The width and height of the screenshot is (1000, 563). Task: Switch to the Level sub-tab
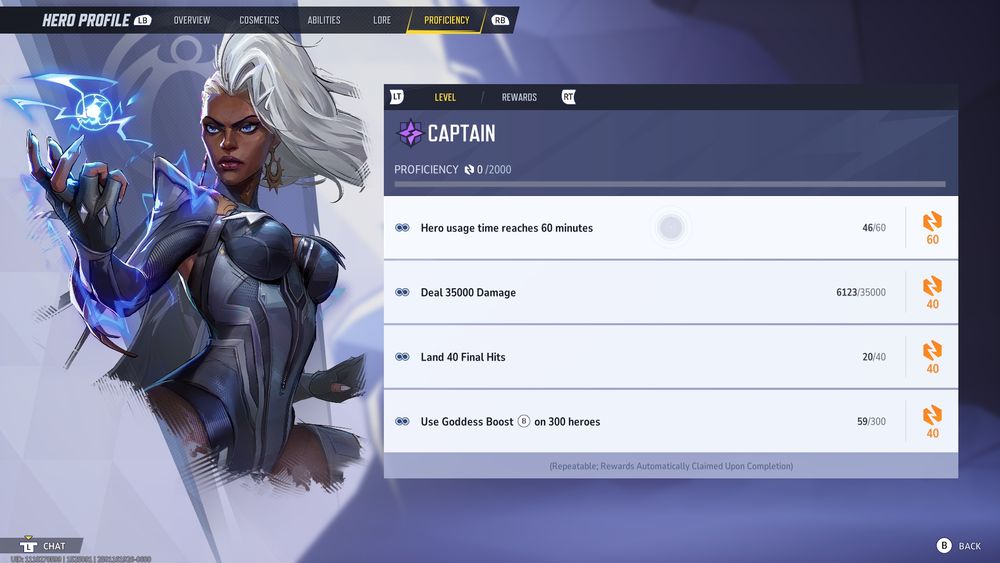[445, 97]
